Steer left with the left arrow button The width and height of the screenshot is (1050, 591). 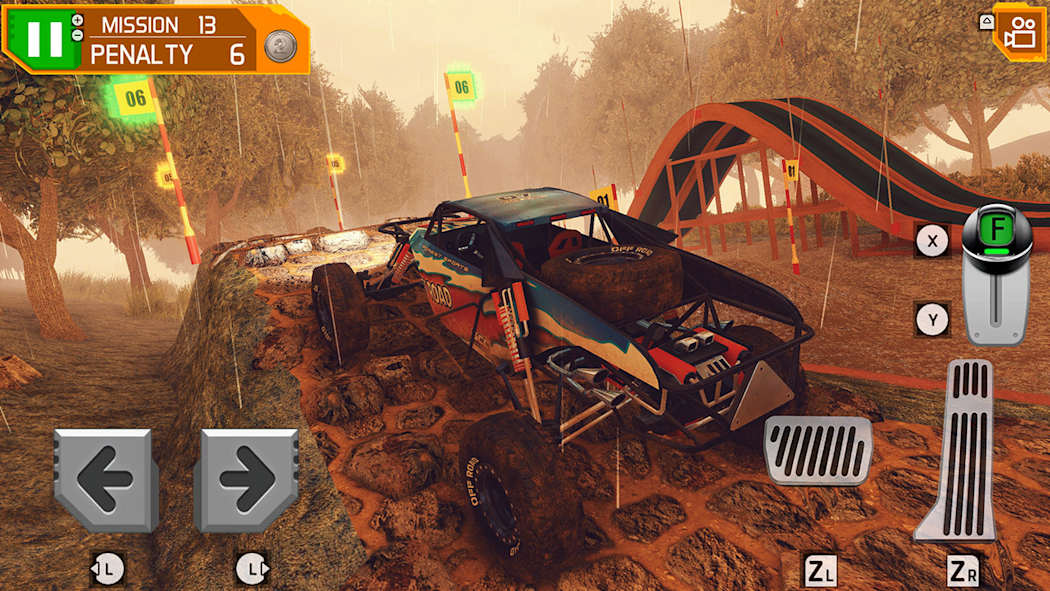click(106, 481)
